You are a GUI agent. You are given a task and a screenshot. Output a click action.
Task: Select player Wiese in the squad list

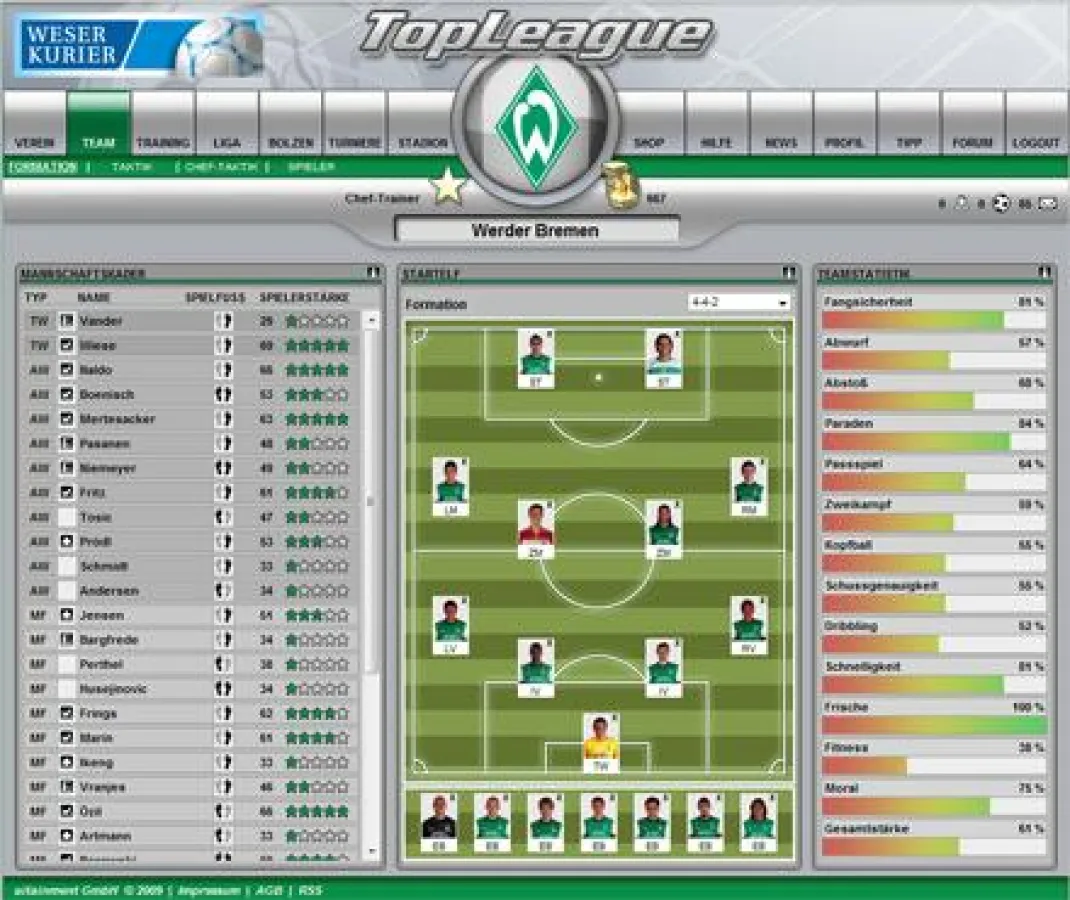click(x=99, y=345)
